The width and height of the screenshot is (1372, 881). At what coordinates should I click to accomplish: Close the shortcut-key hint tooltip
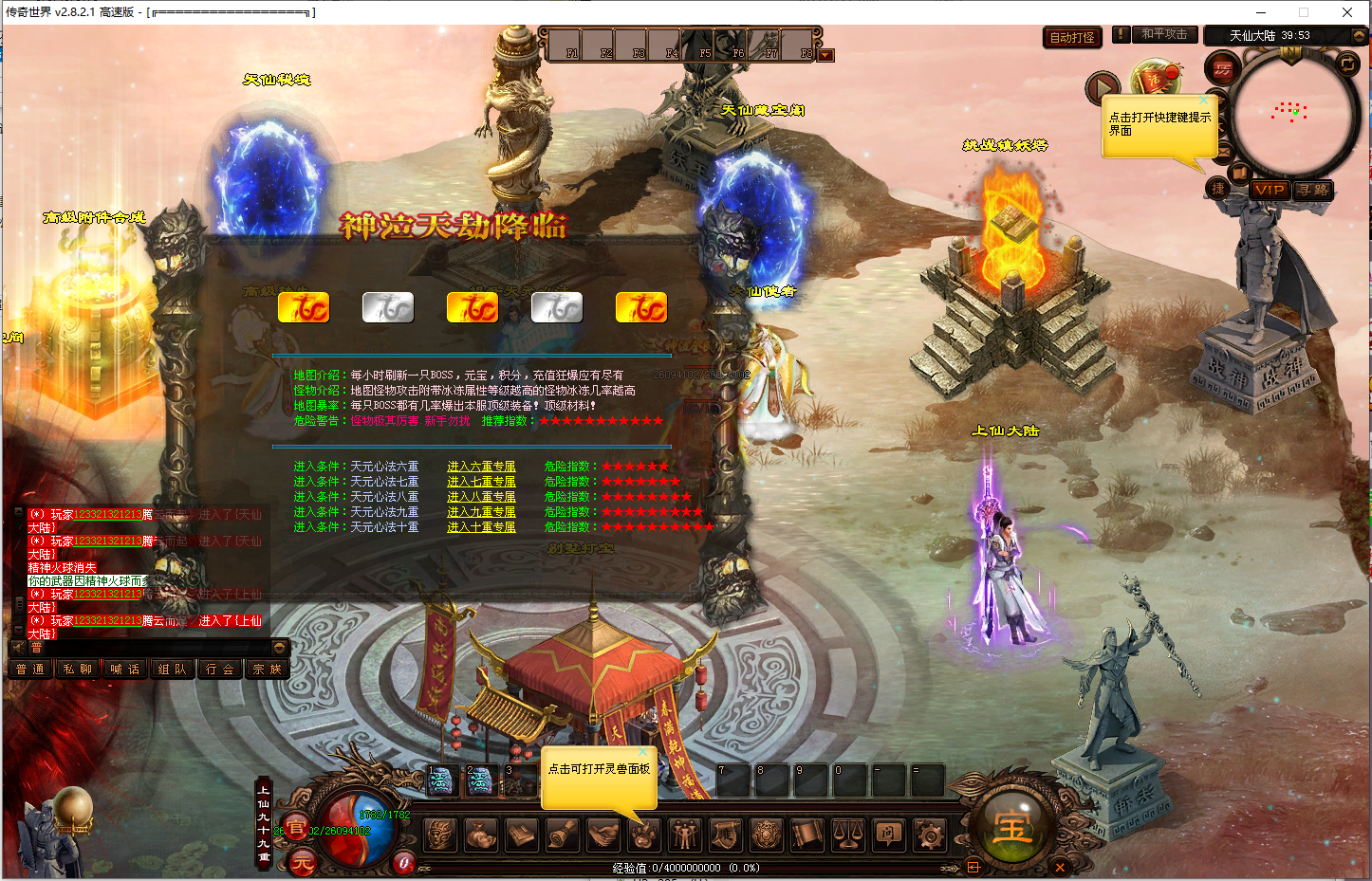pos(1204,100)
